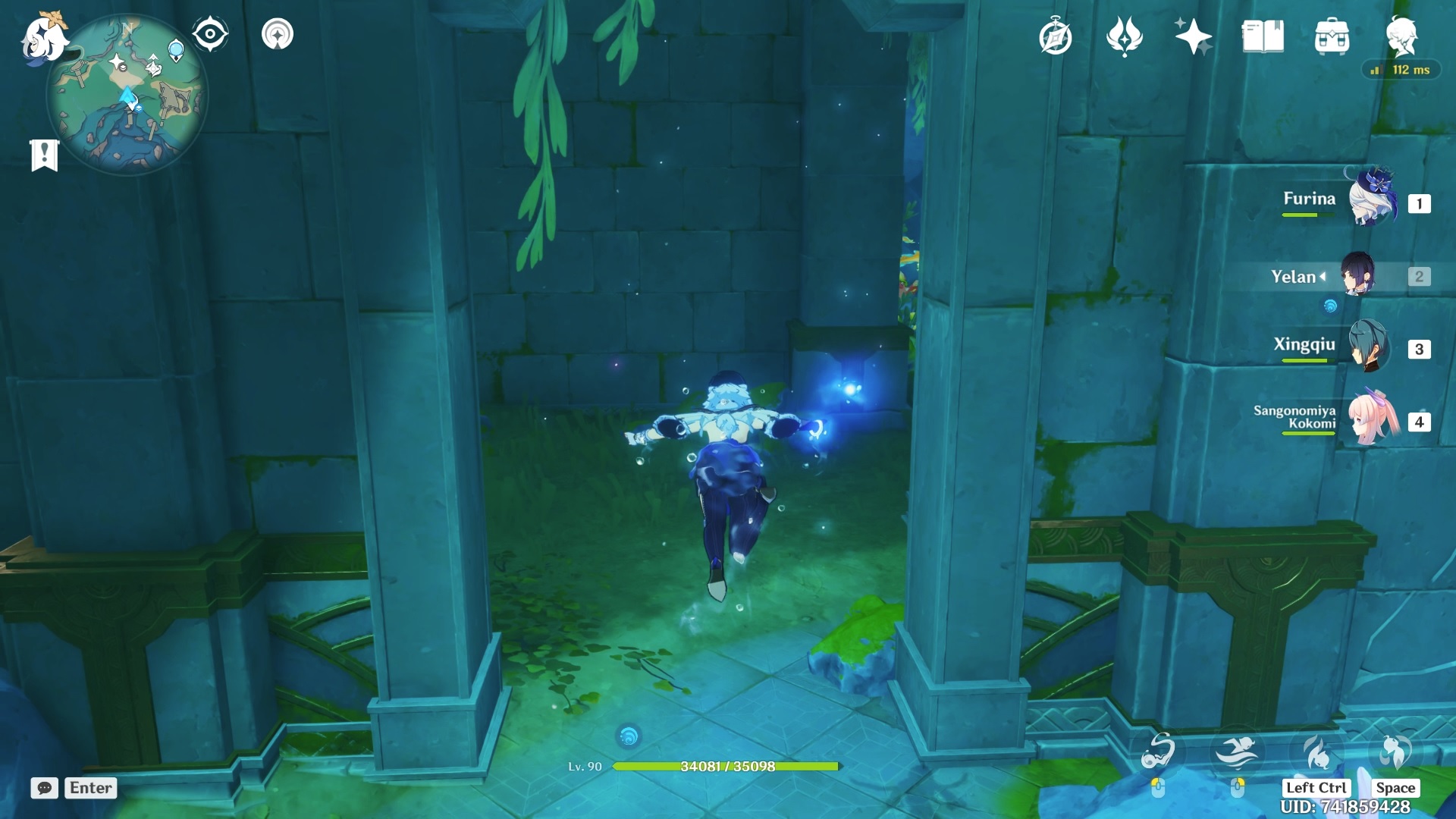1456x819 pixels.
Task: Open the quest exclamation banner icon
Action: (x=45, y=155)
